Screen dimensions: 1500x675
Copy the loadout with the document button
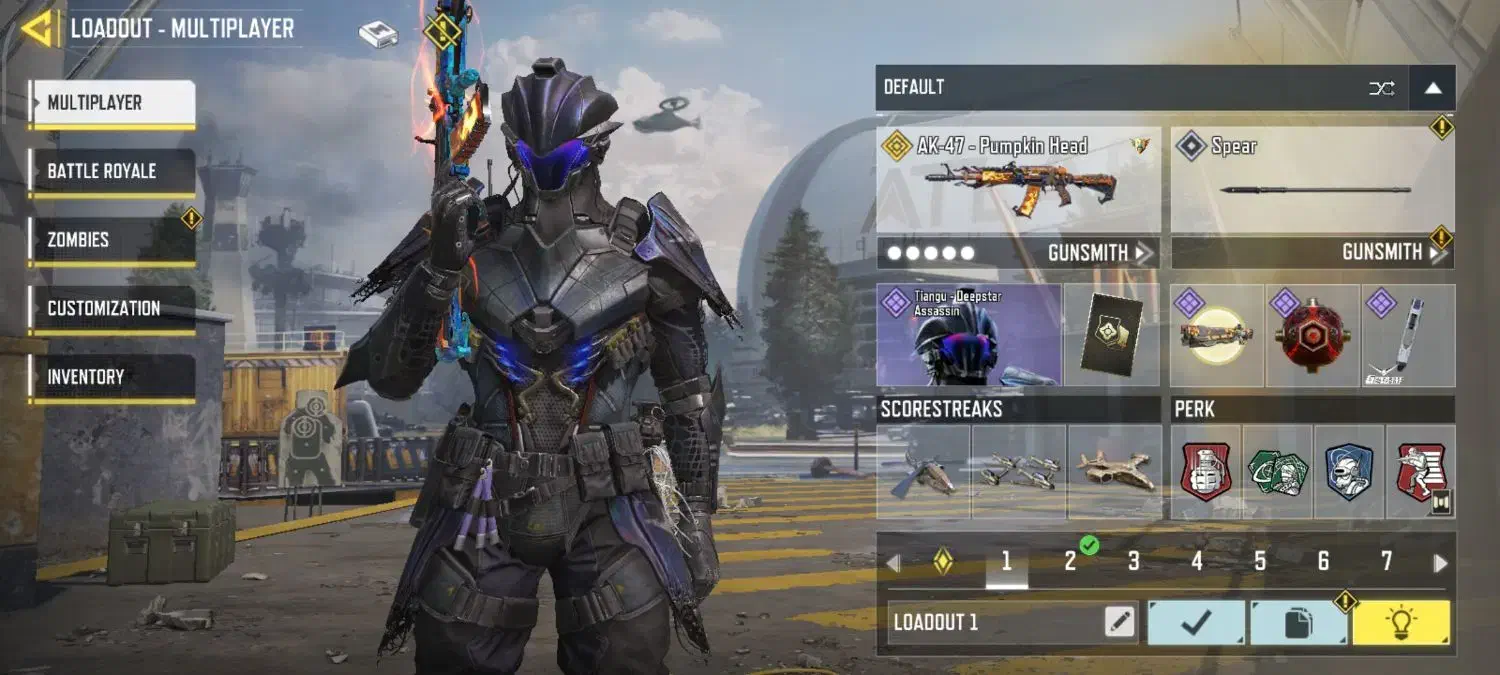tap(1298, 623)
